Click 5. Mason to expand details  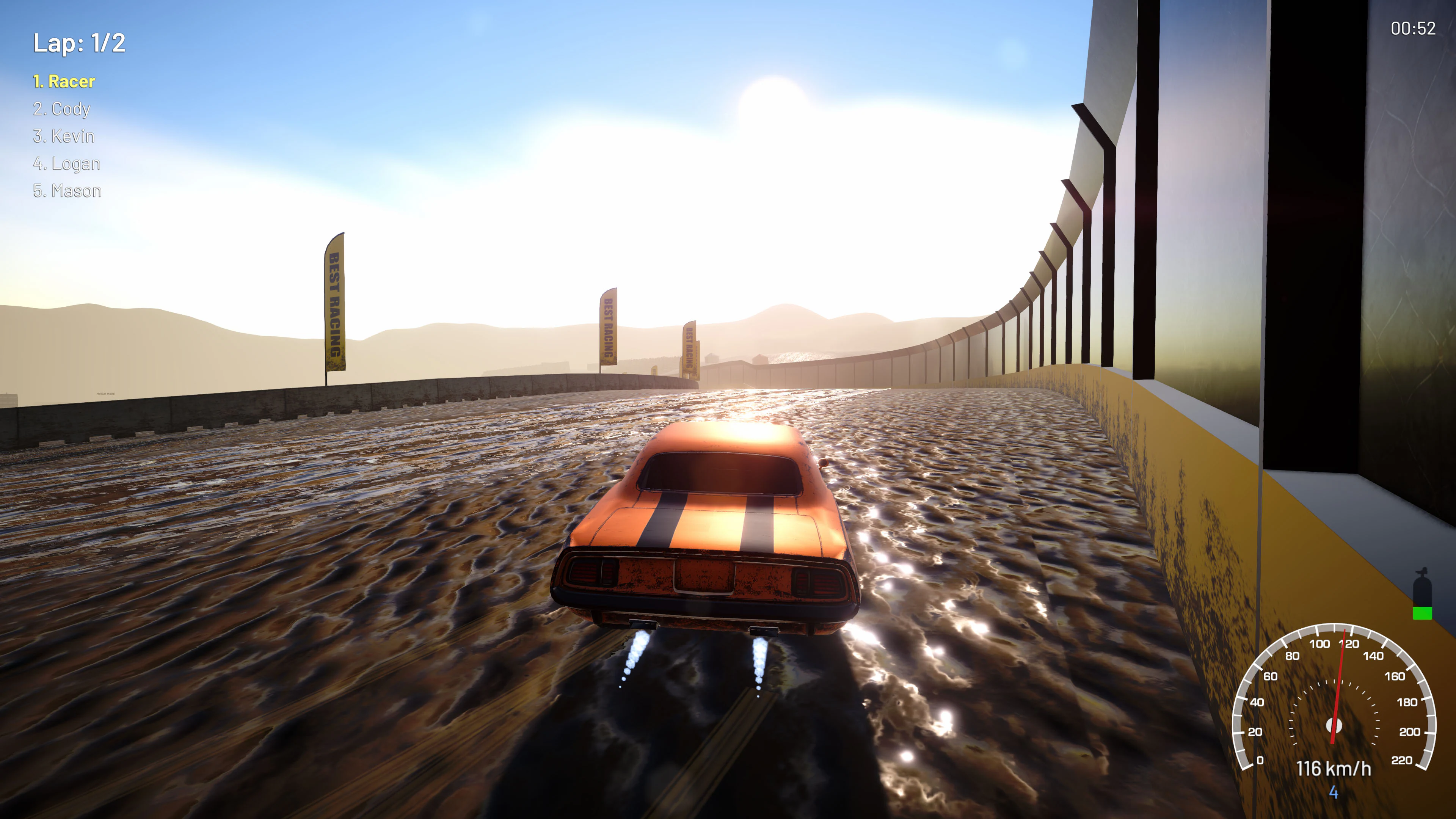pyautogui.click(x=67, y=190)
